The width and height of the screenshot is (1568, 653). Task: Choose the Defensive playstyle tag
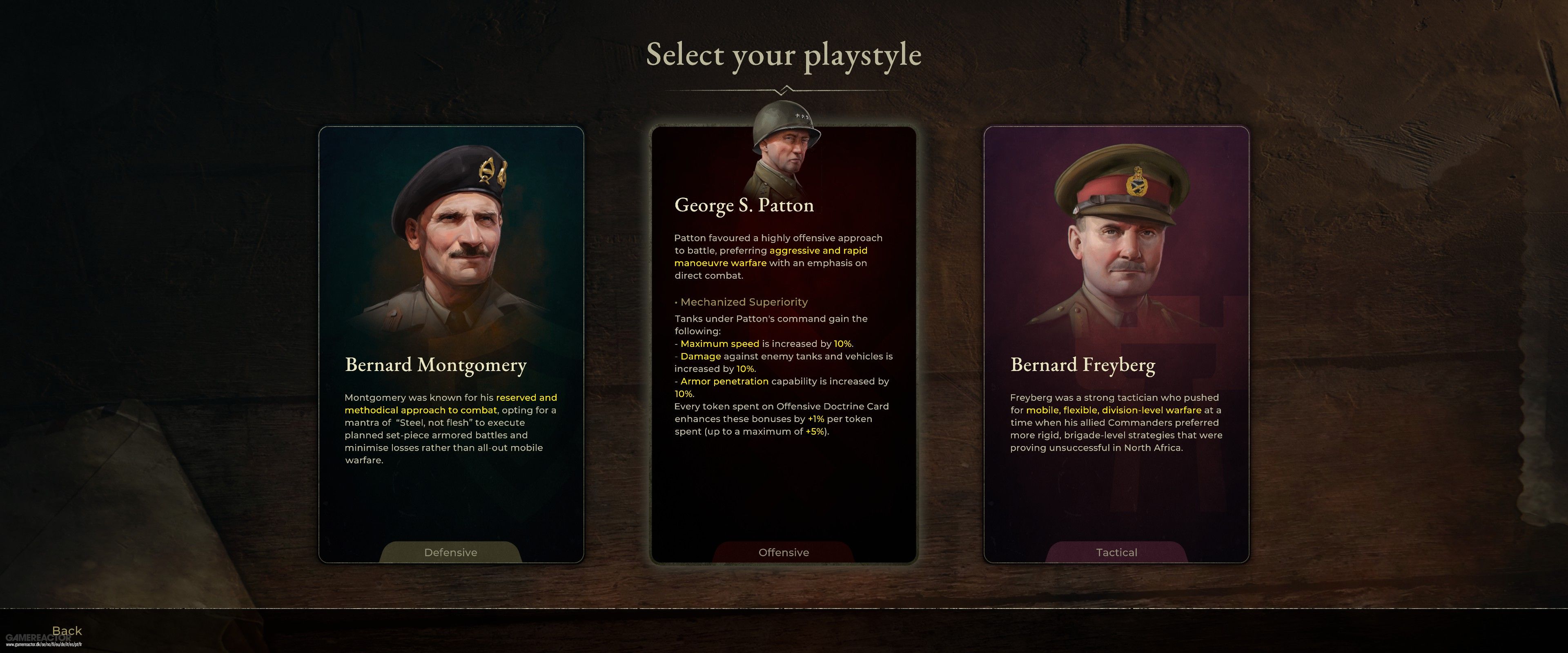(450, 552)
